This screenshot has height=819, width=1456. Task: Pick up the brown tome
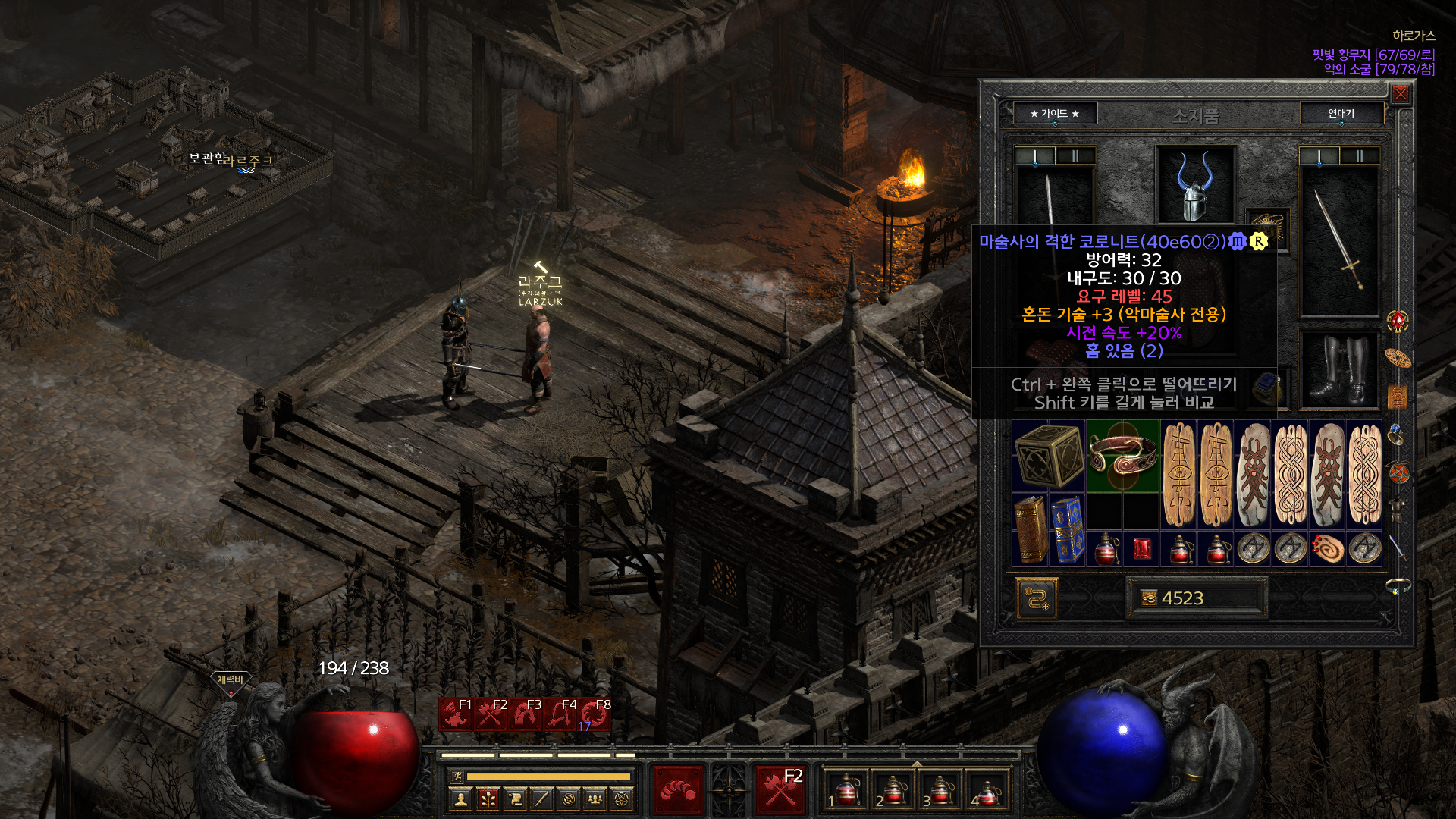[1030, 530]
